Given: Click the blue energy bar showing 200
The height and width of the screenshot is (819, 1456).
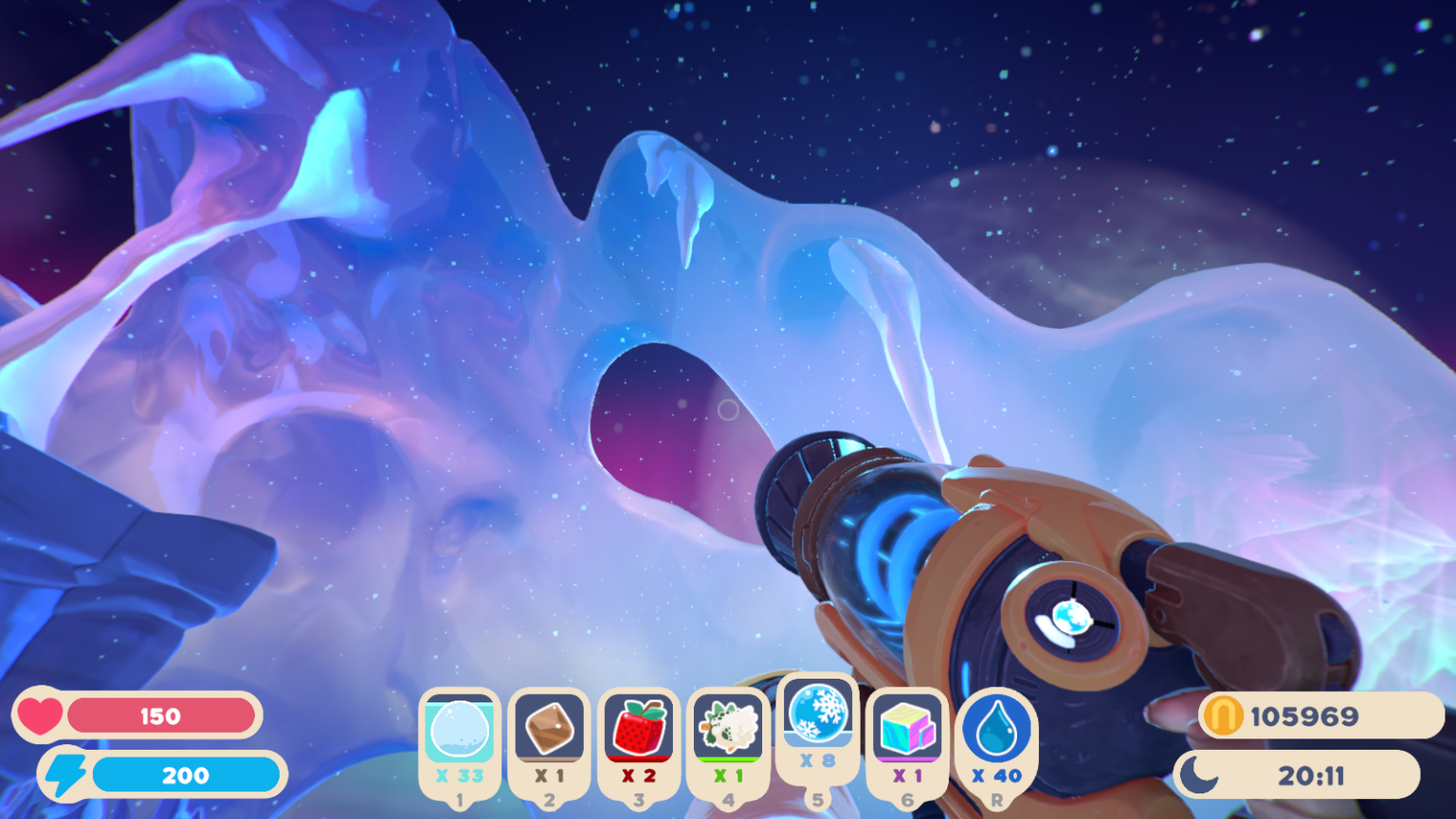Looking at the screenshot, I should [x=187, y=774].
